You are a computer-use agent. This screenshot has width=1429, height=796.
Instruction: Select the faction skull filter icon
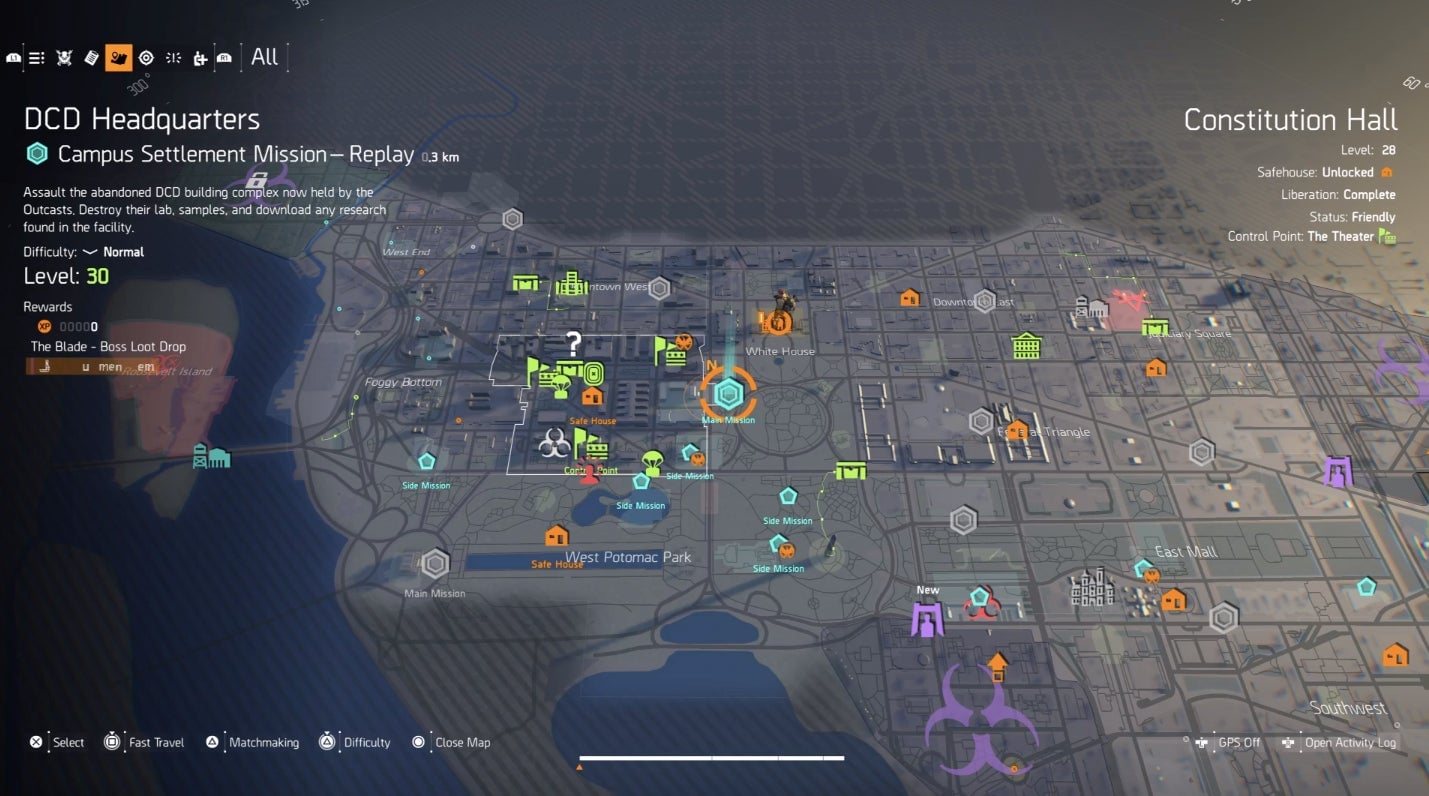click(64, 57)
